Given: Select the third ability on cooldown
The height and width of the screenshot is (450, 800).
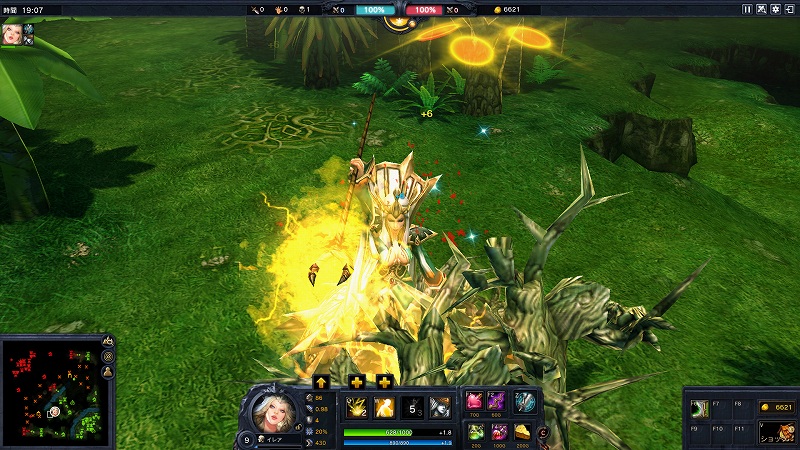Looking at the screenshot, I should (412, 407).
